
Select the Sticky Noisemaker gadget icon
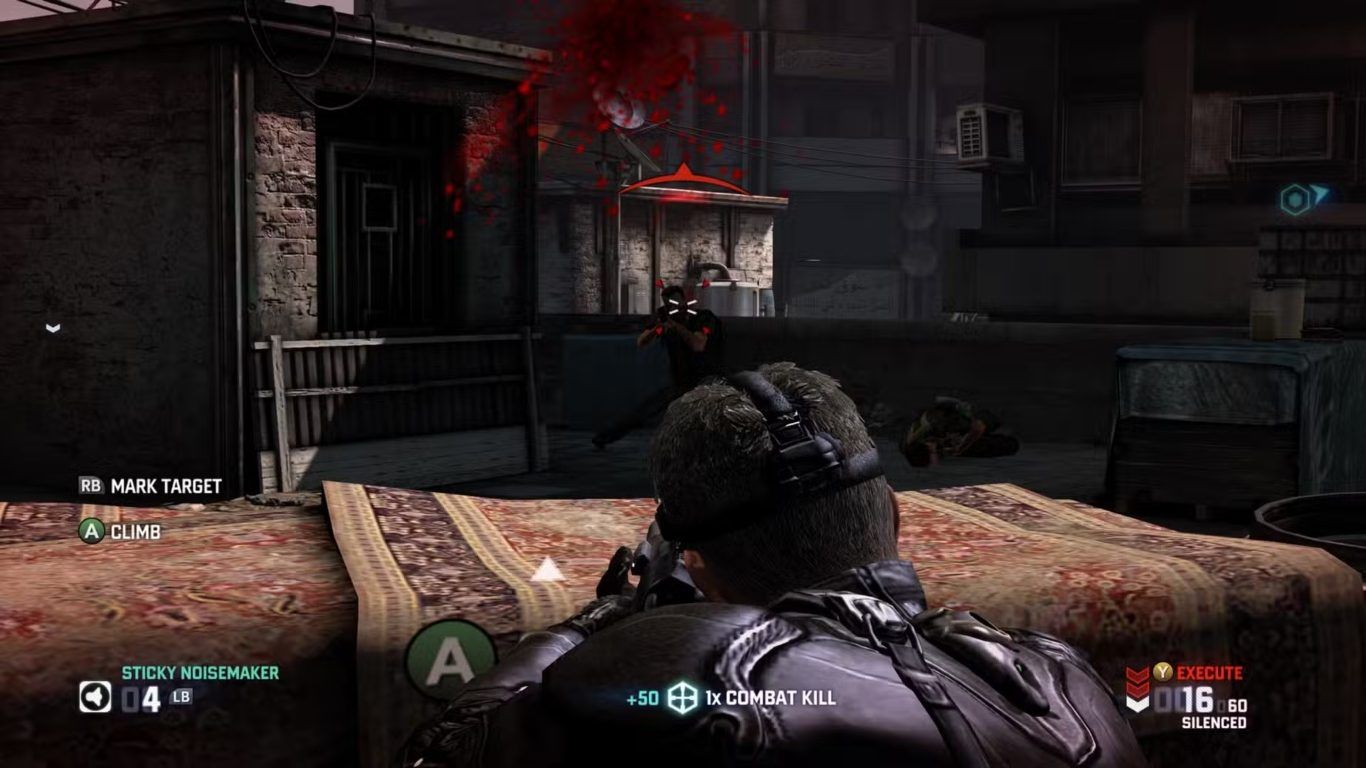[95, 697]
